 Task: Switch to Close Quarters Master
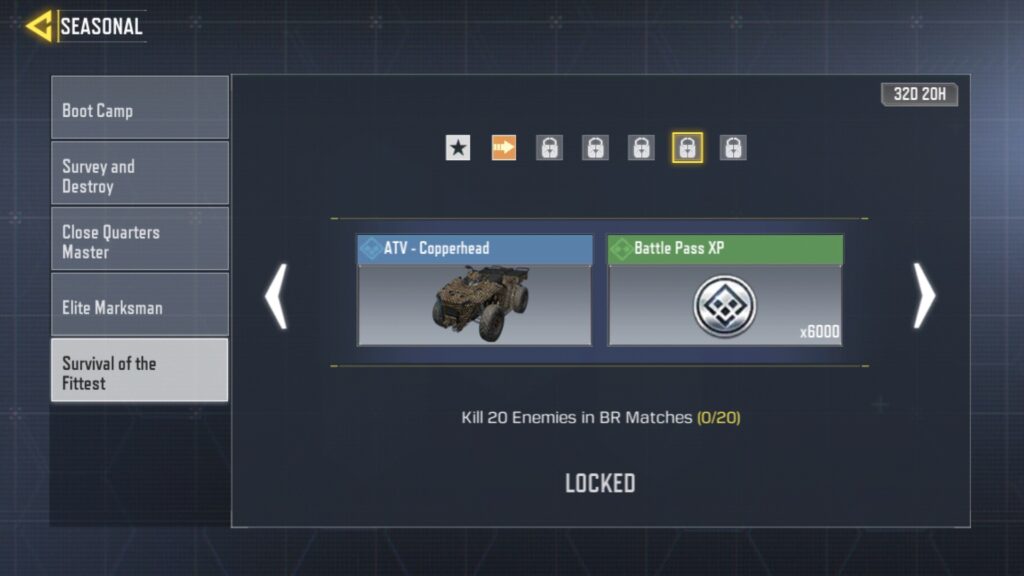[140, 241]
